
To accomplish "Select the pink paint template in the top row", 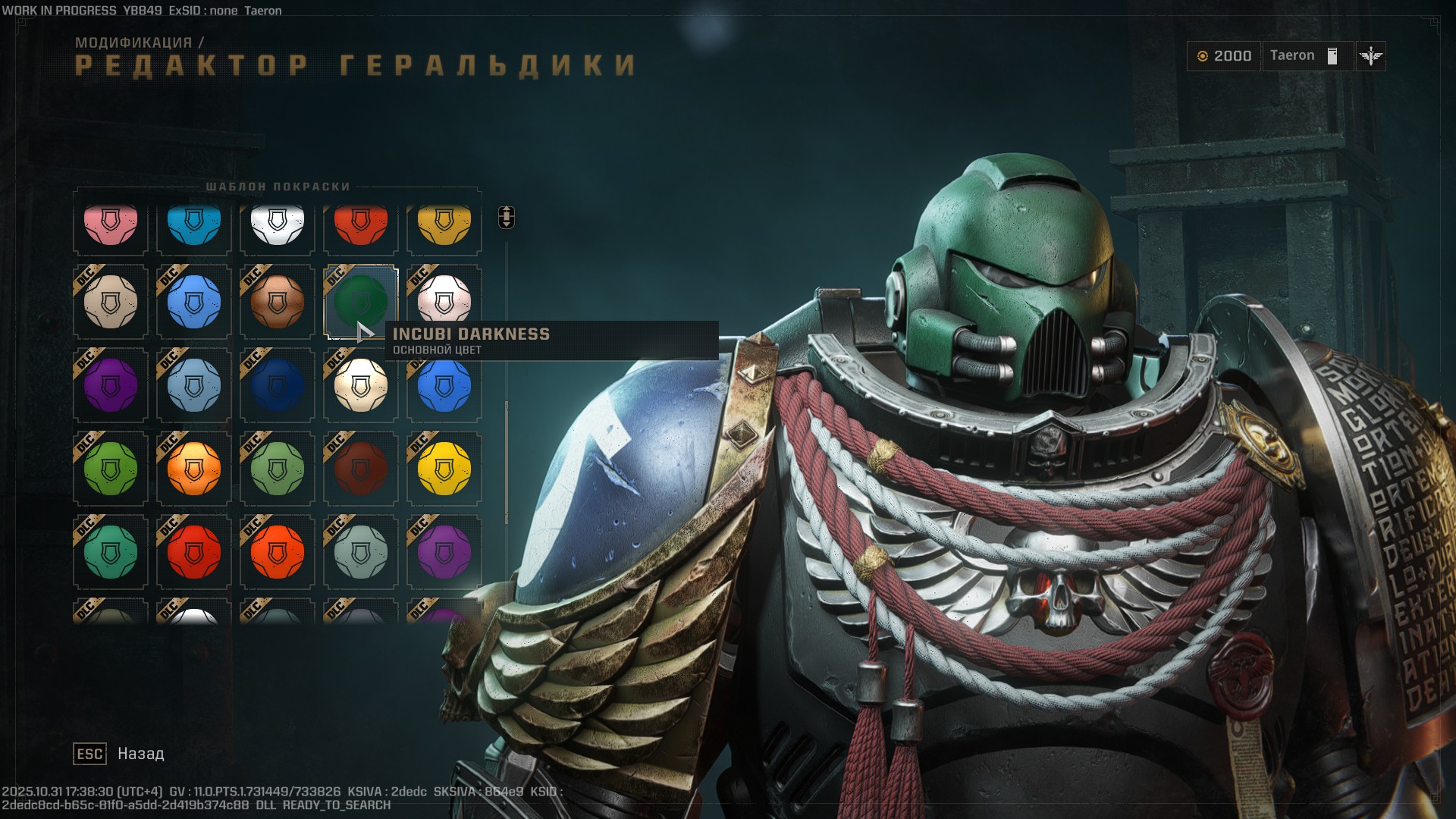I will coord(109,222).
